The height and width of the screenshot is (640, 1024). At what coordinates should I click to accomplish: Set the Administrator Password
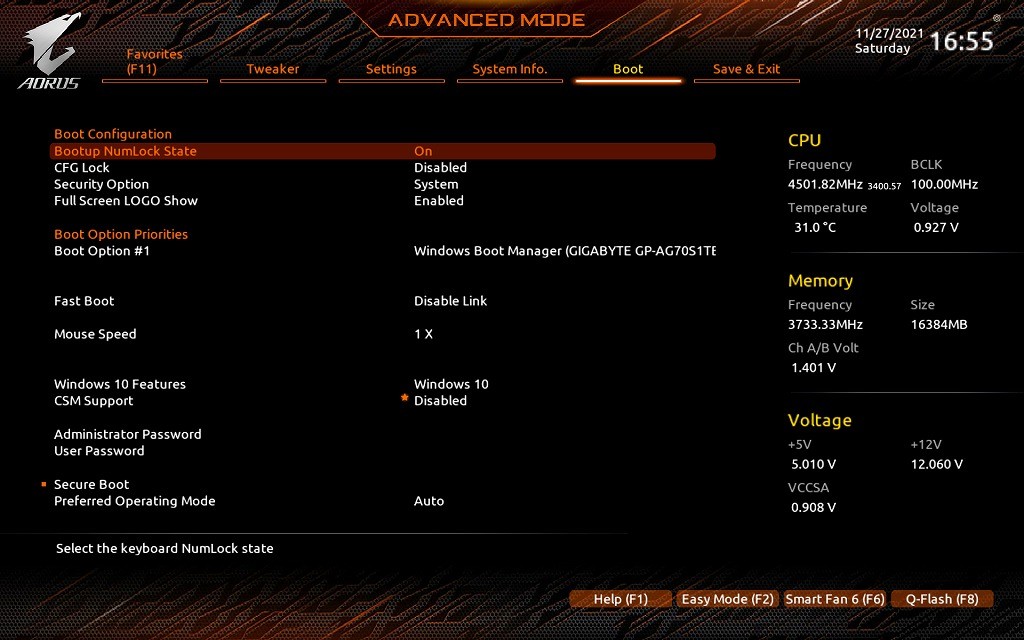(128, 434)
